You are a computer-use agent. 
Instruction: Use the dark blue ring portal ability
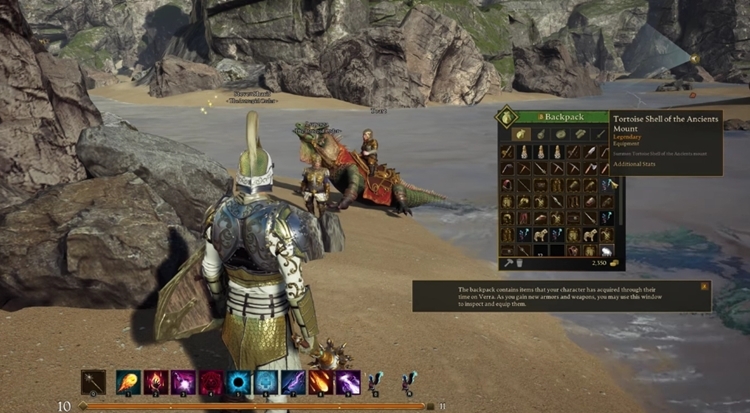click(x=239, y=382)
